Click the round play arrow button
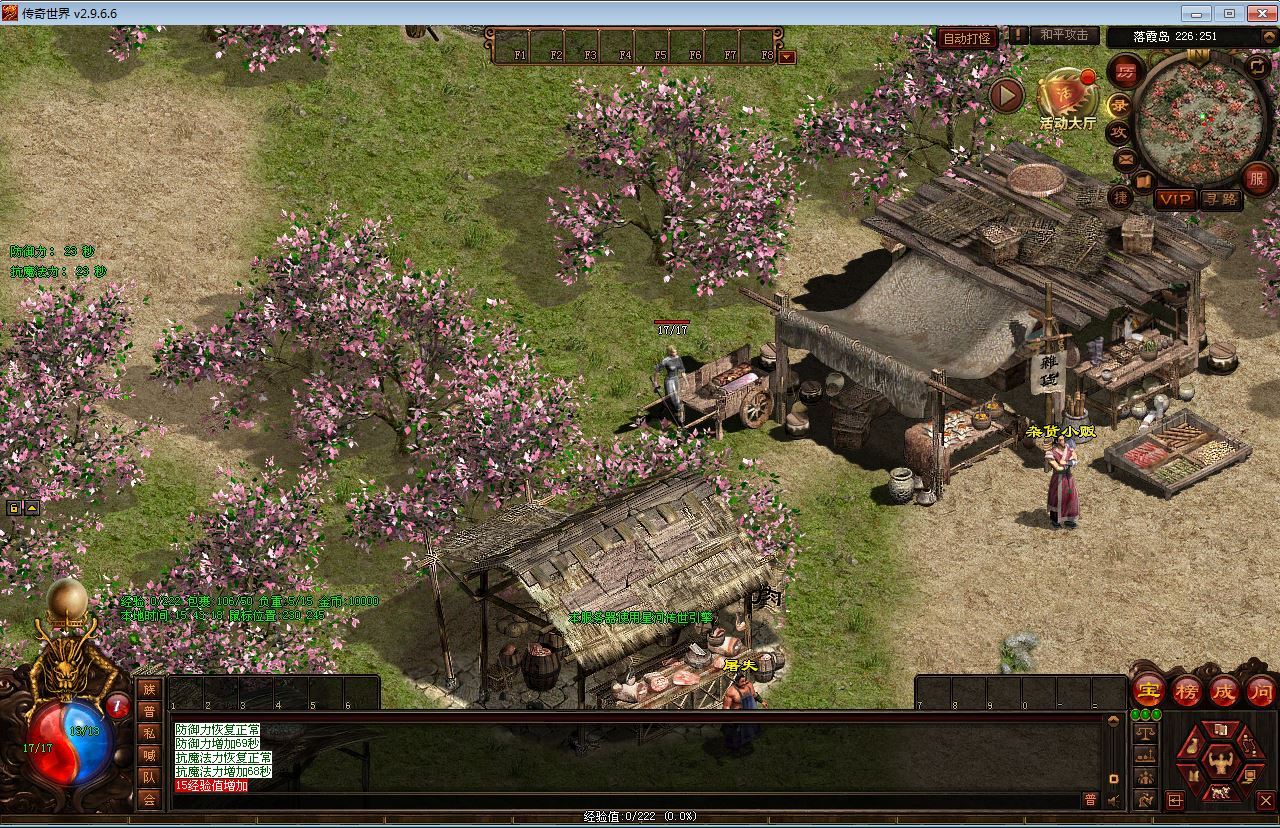The height and width of the screenshot is (828, 1280). 1007,95
